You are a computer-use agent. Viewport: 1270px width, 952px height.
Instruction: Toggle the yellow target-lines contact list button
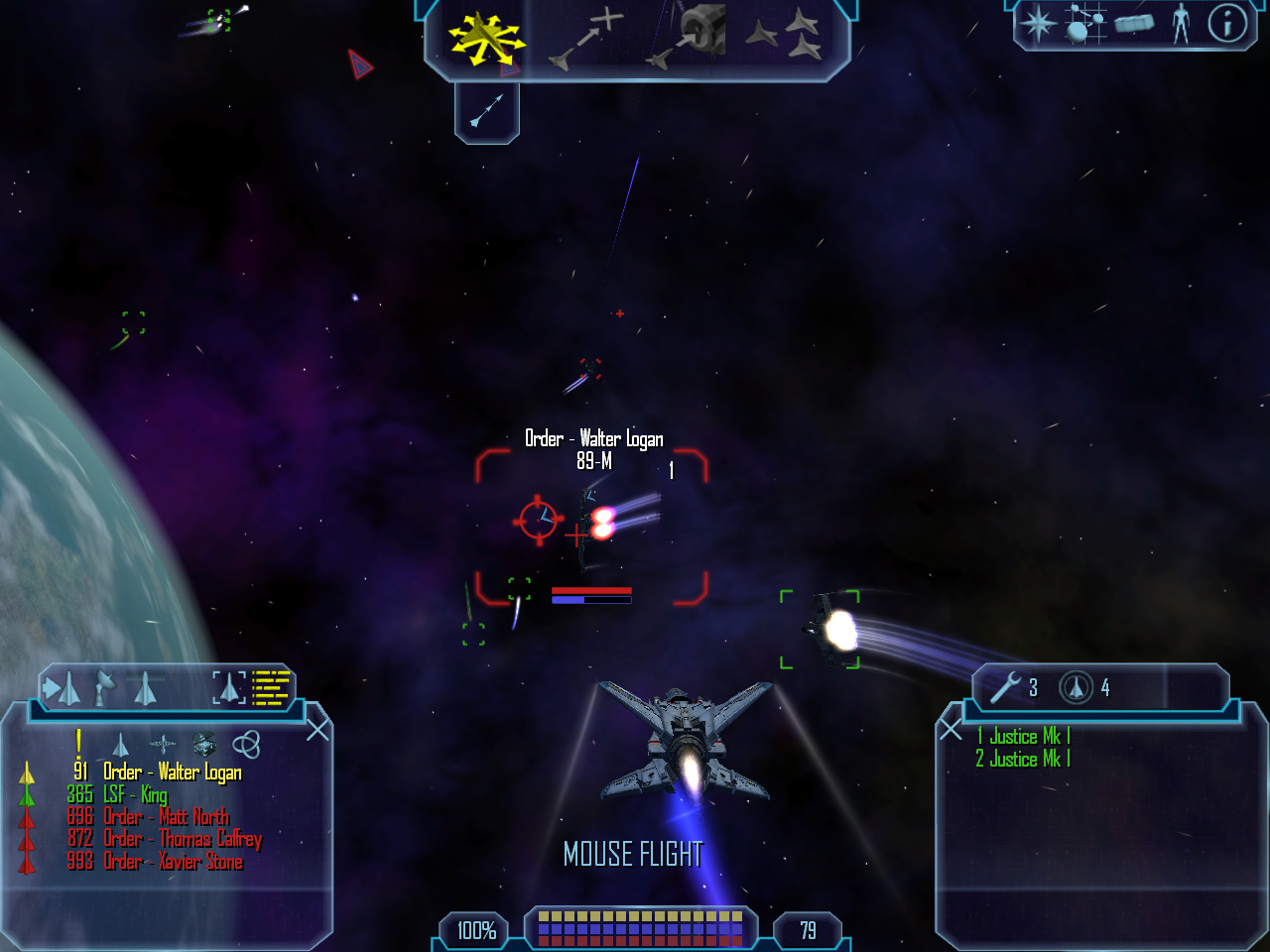[x=271, y=687]
